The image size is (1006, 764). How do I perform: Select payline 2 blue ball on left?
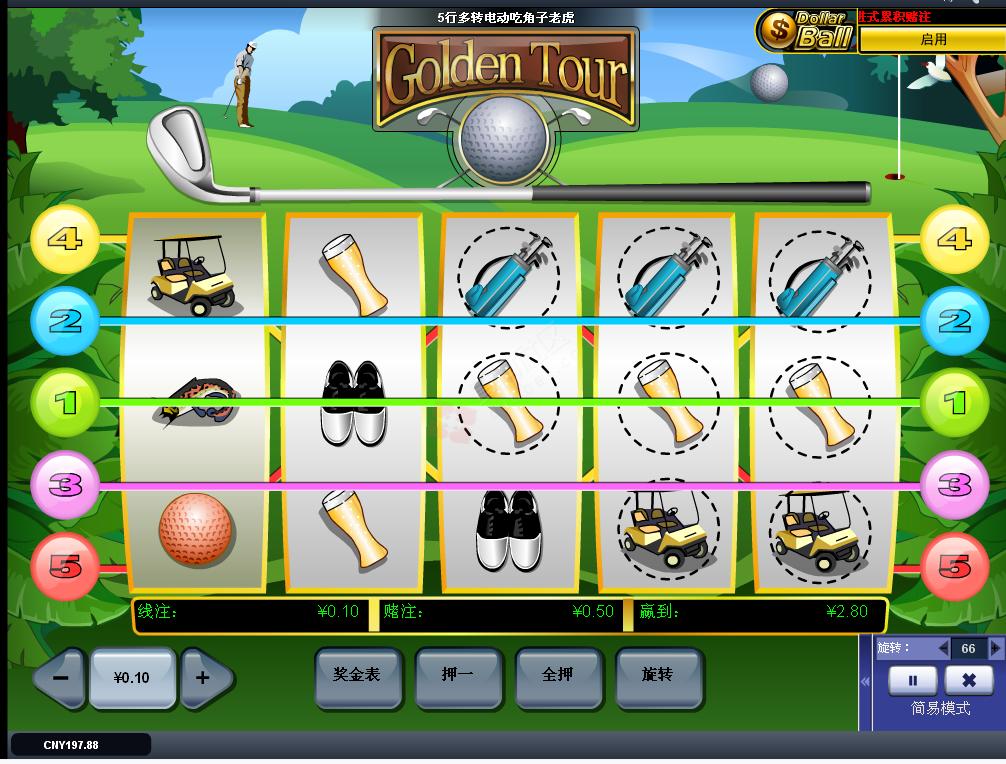click(x=65, y=321)
